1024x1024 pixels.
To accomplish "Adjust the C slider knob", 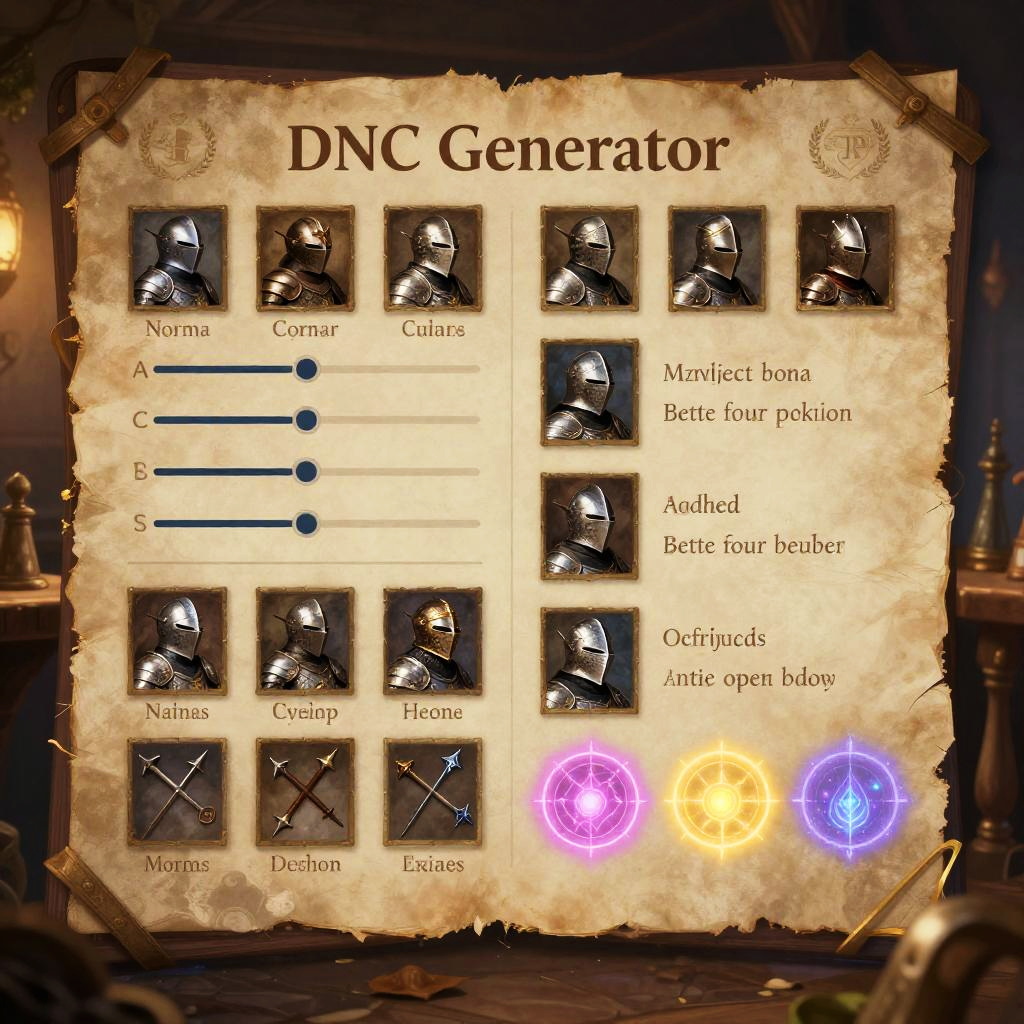I will pyautogui.click(x=306, y=420).
